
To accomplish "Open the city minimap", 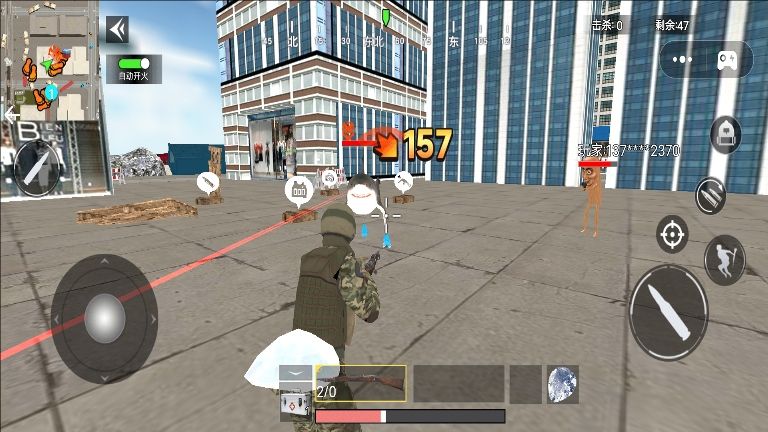I will (50, 58).
